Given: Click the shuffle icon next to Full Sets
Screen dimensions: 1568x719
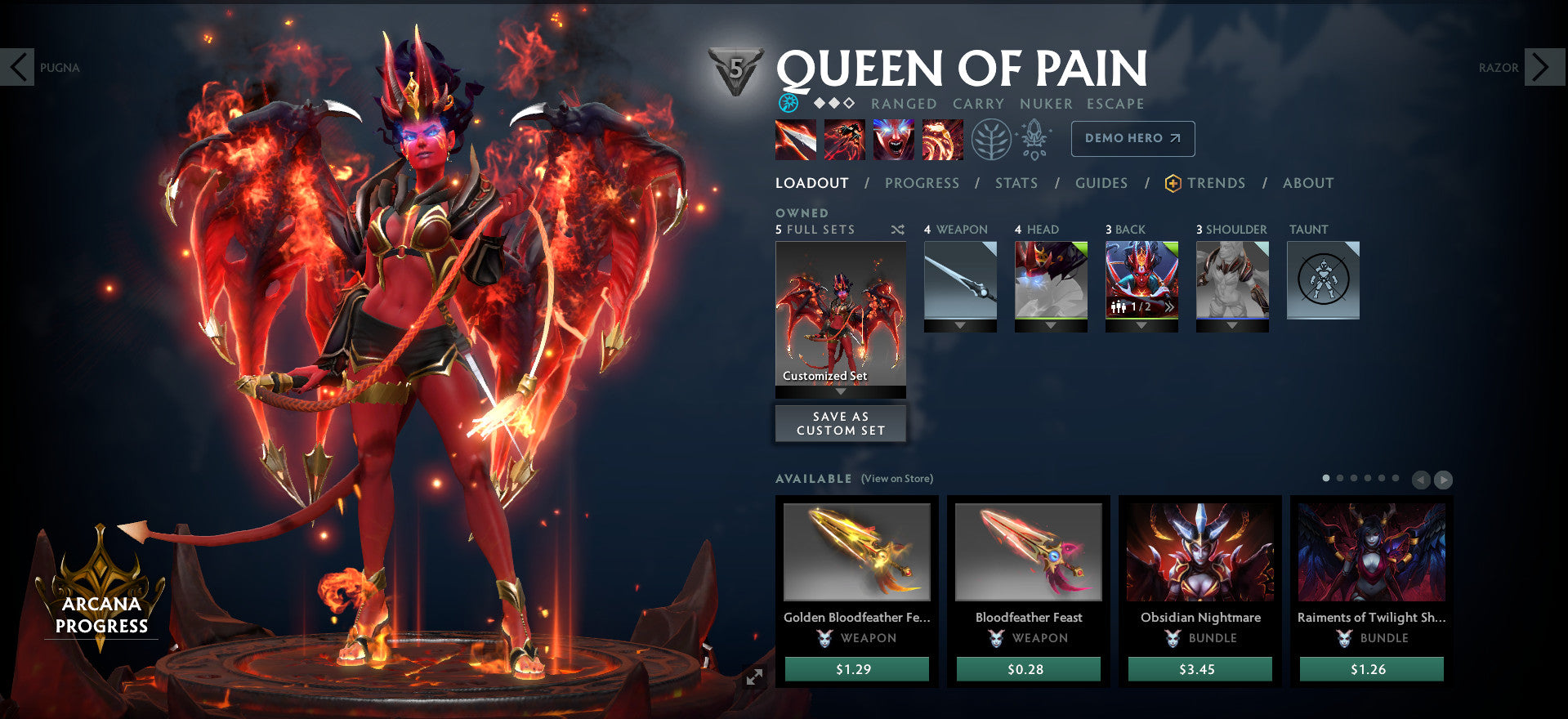Looking at the screenshot, I should 896,230.
